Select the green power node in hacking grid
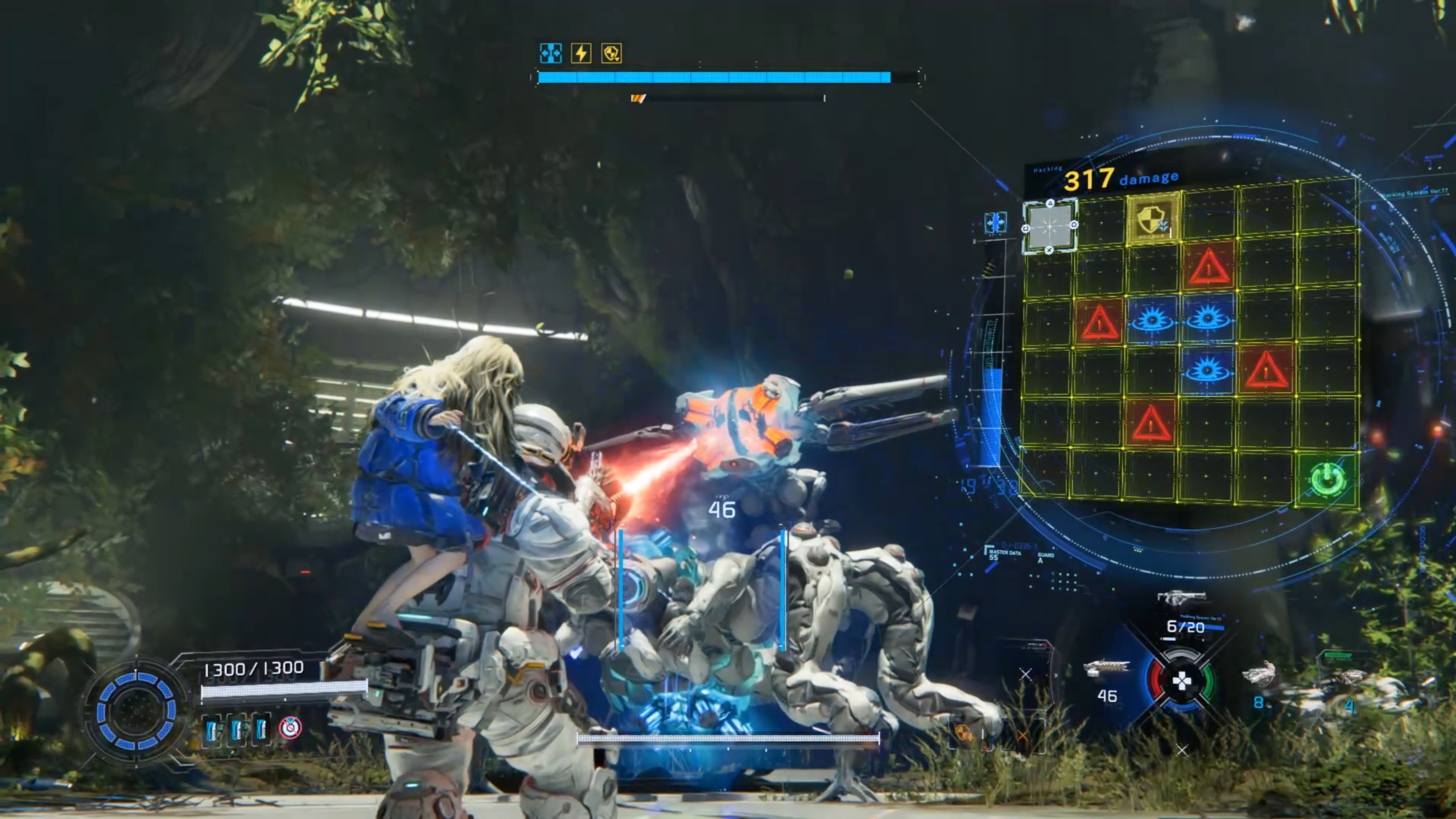This screenshot has height=819, width=1456. (1328, 479)
